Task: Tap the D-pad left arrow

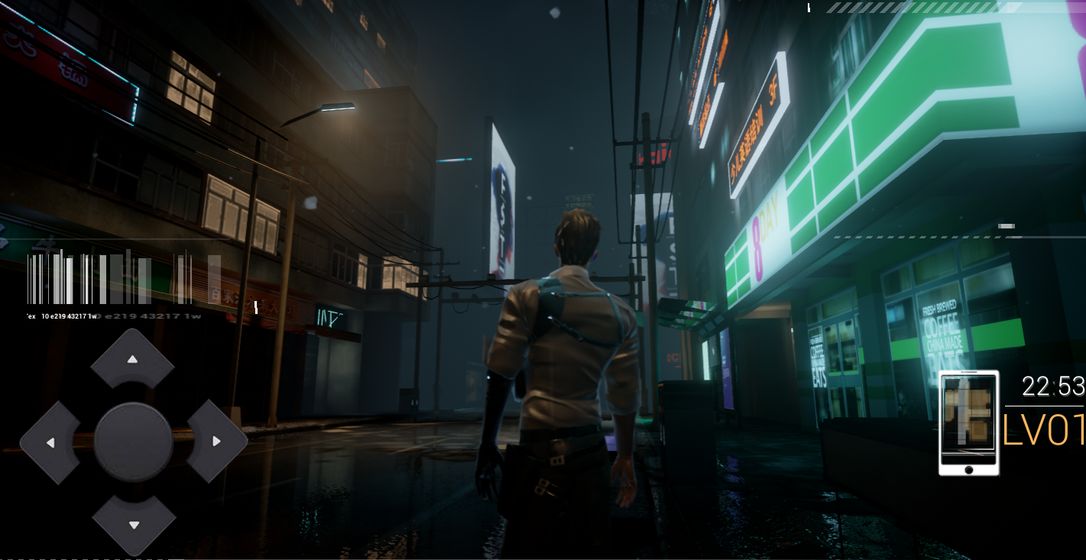Action: pos(51,442)
